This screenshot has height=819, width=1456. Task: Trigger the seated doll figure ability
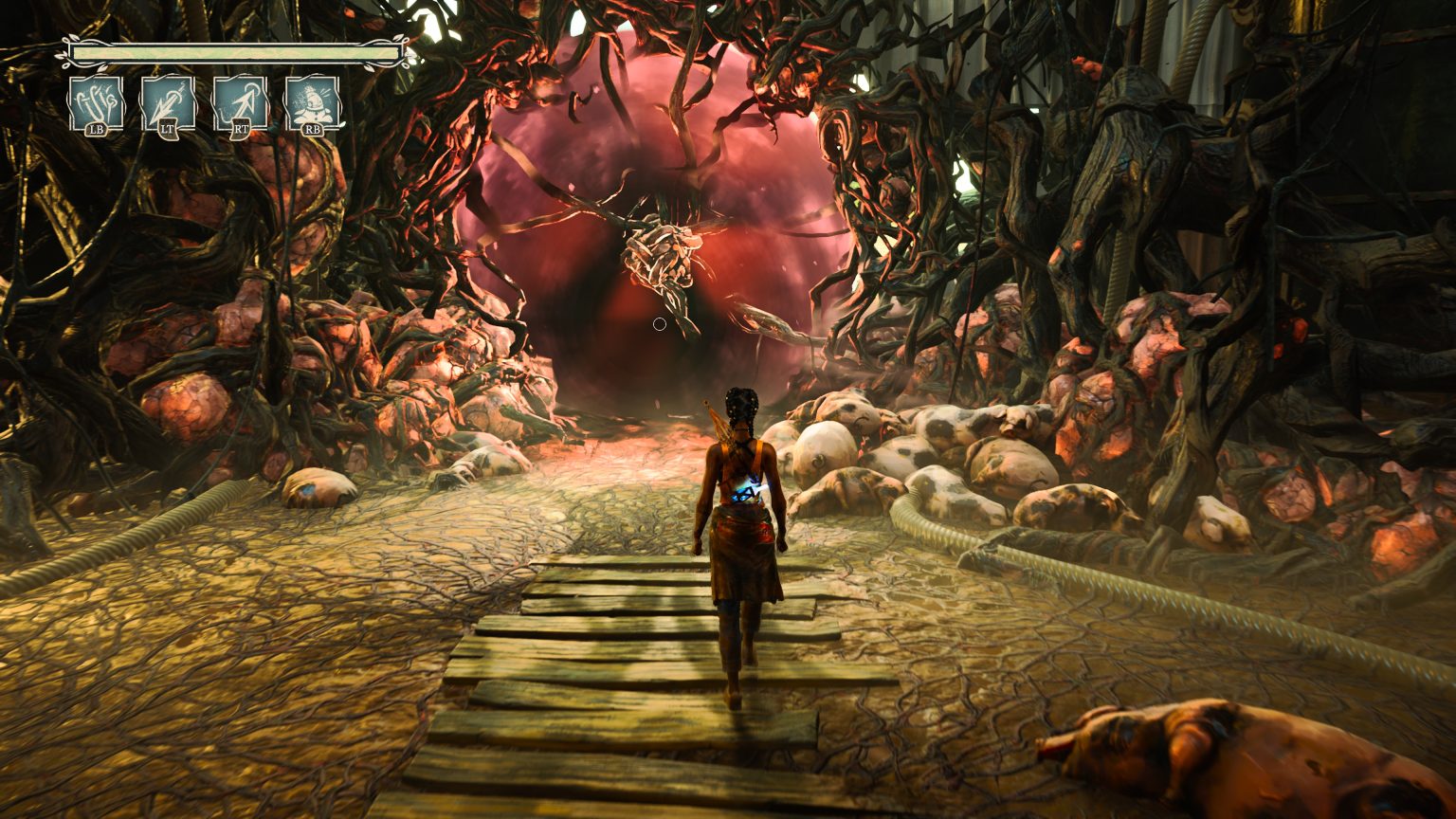pos(313,102)
